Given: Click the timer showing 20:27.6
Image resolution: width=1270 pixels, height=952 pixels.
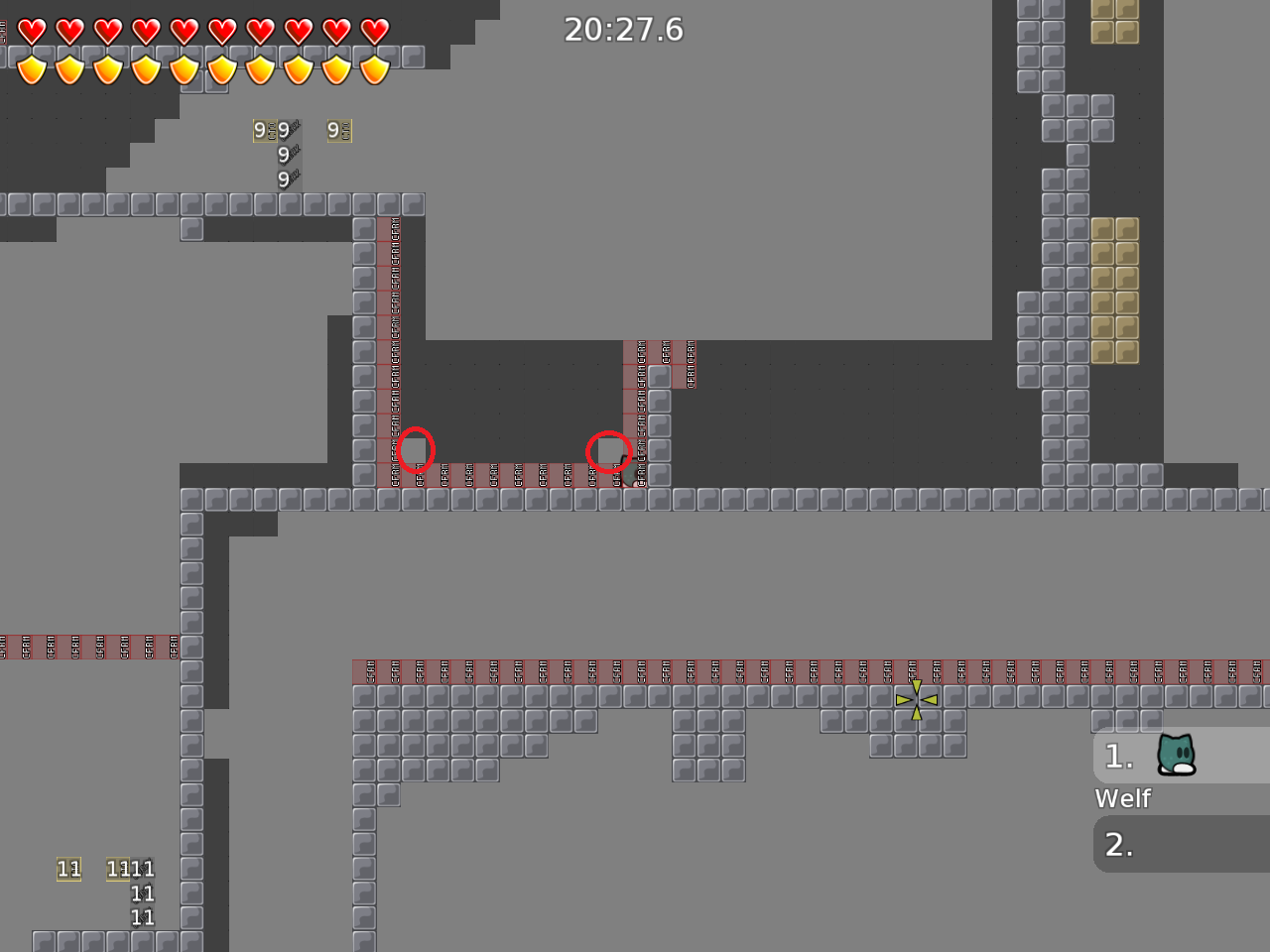Looking at the screenshot, I should (626, 30).
